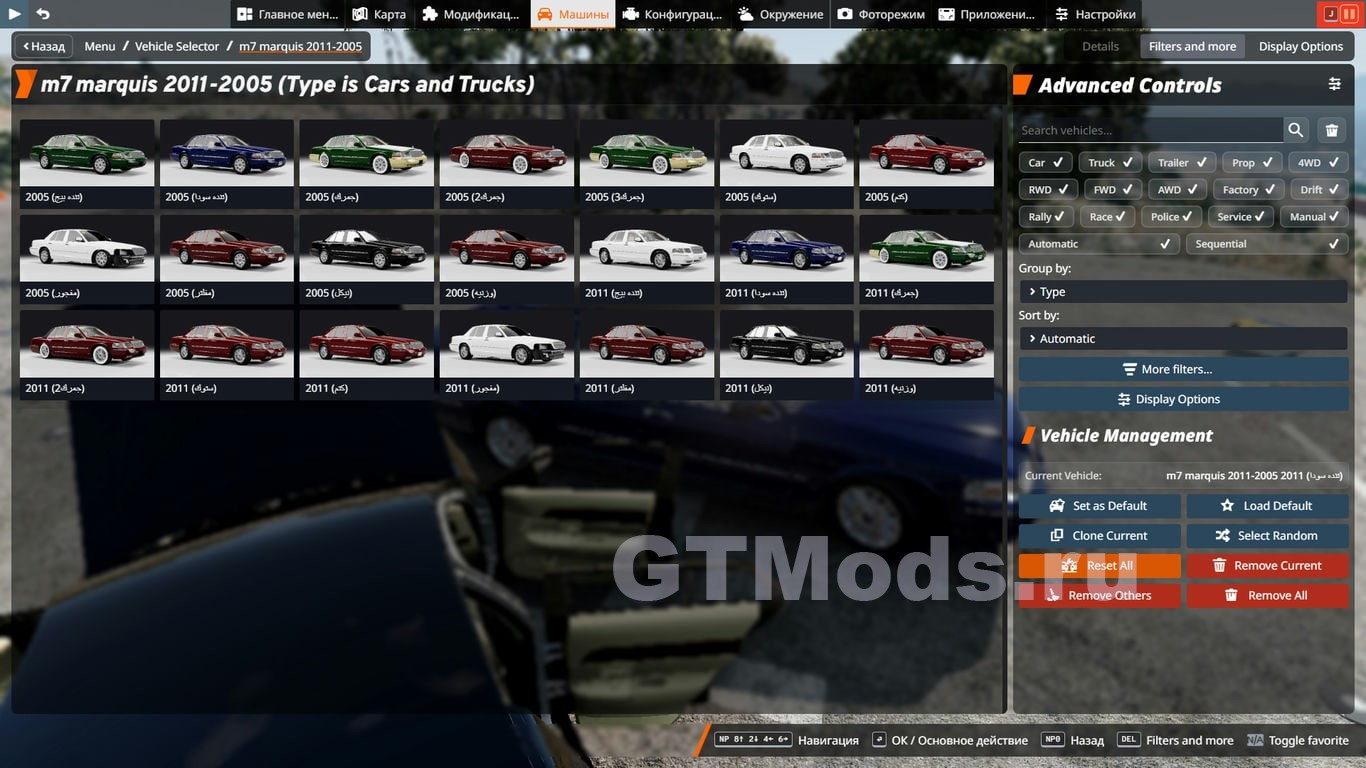Choose Select Random vehicle
This screenshot has height=768, width=1366.
point(1267,536)
